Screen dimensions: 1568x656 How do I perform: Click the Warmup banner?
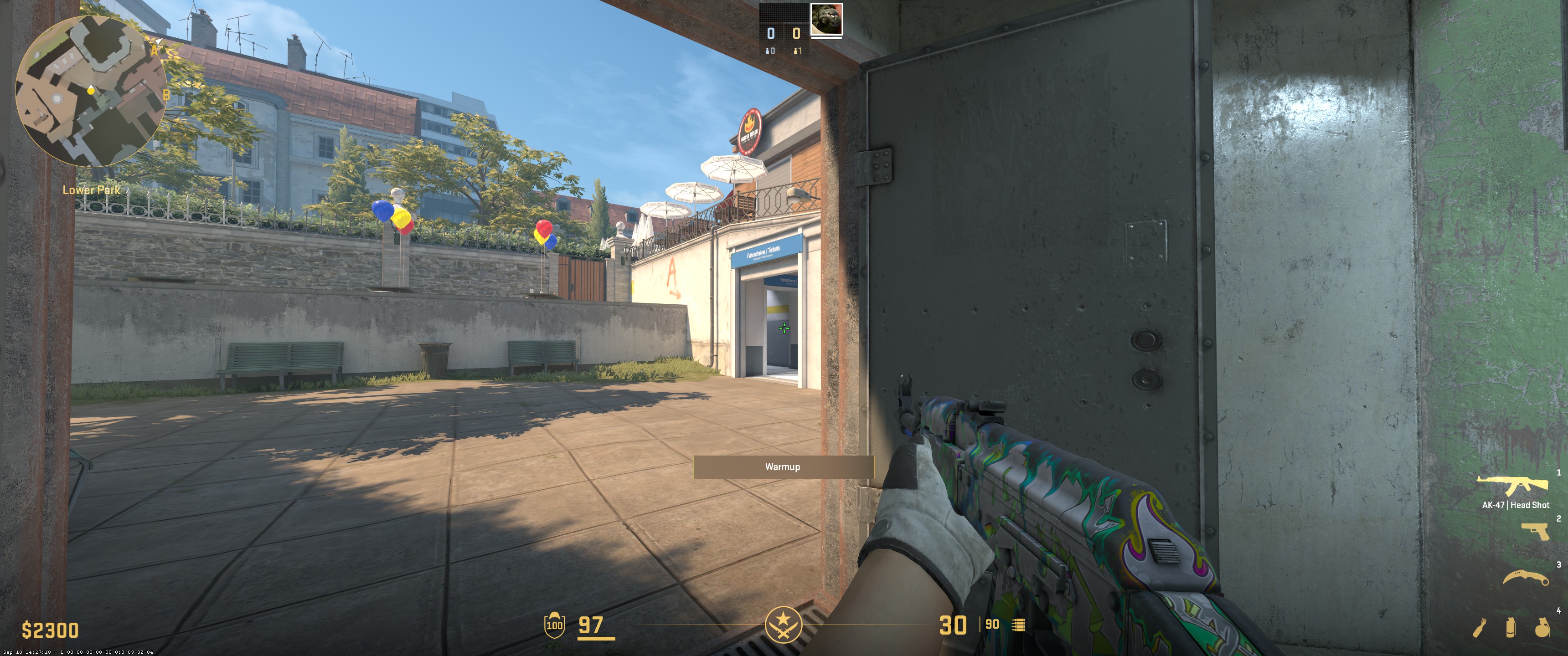tap(783, 467)
